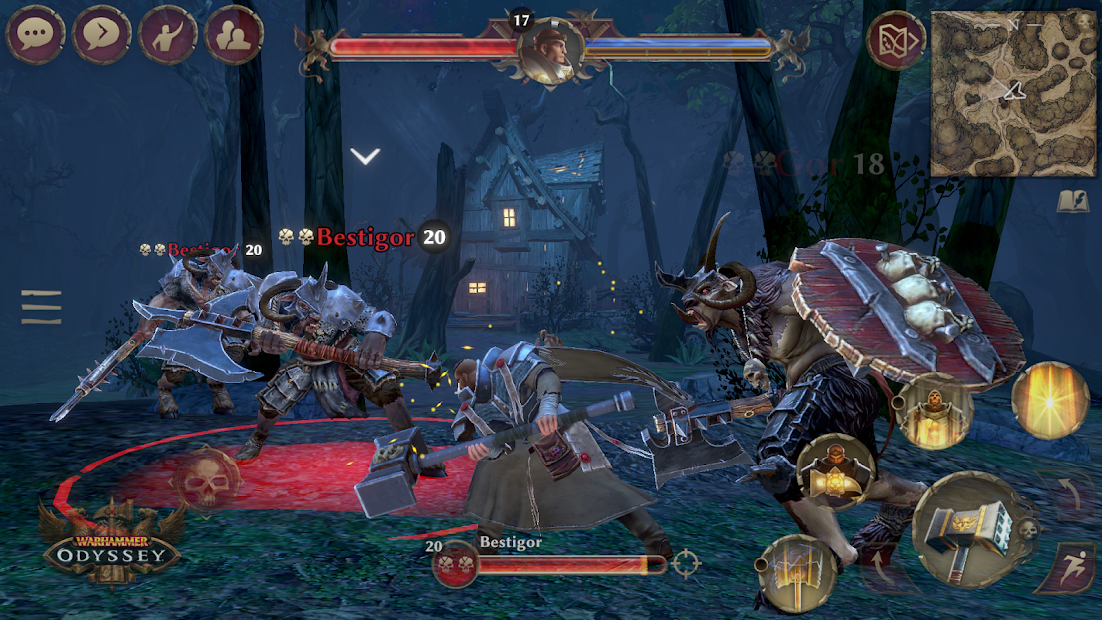This screenshot has width=1102, height=620.
Task: Collapse the minimap with the map arrow button
Action: (x=896, y=41)
